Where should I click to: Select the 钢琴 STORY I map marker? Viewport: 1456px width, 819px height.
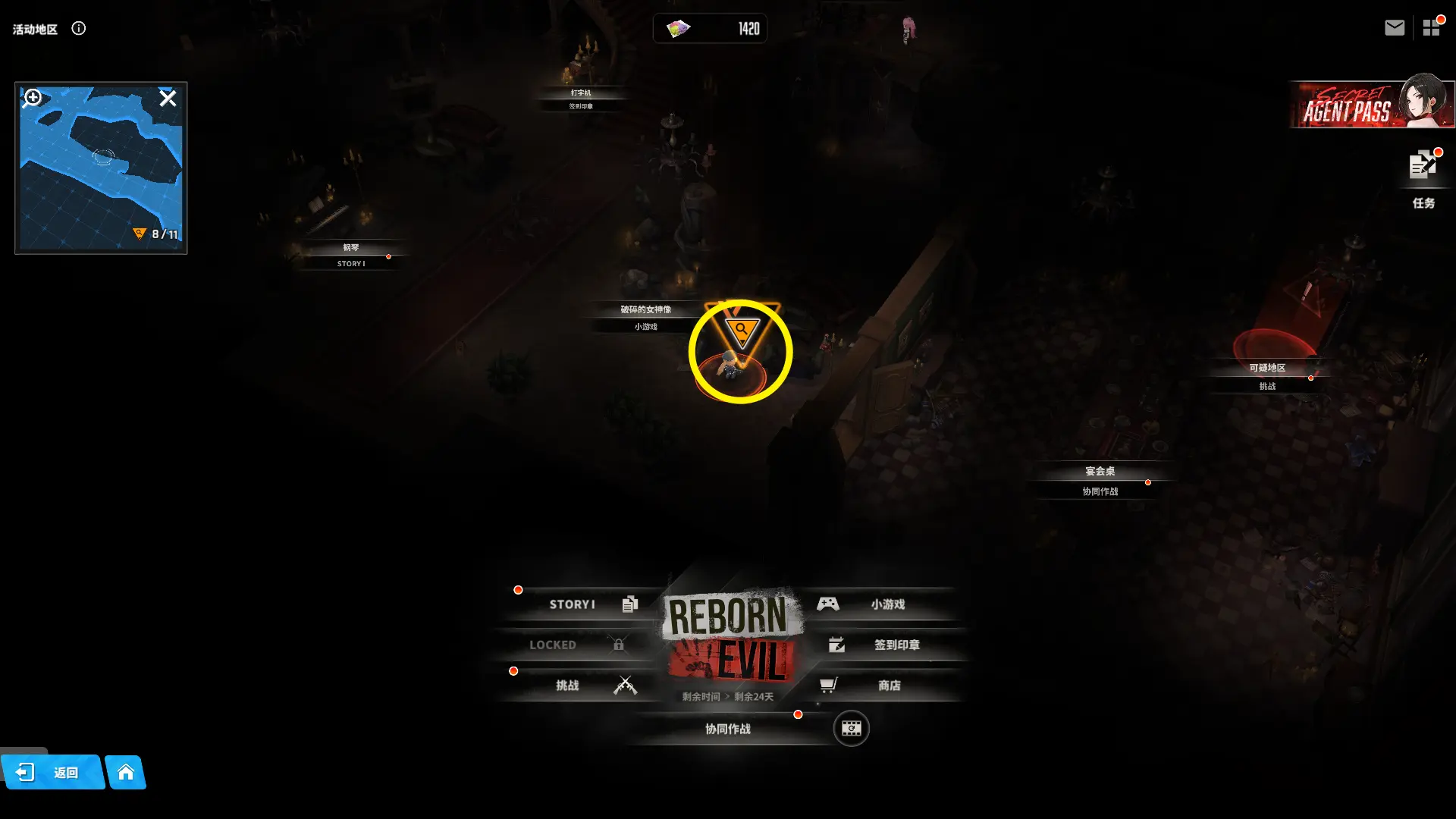[x=350, y=256]
